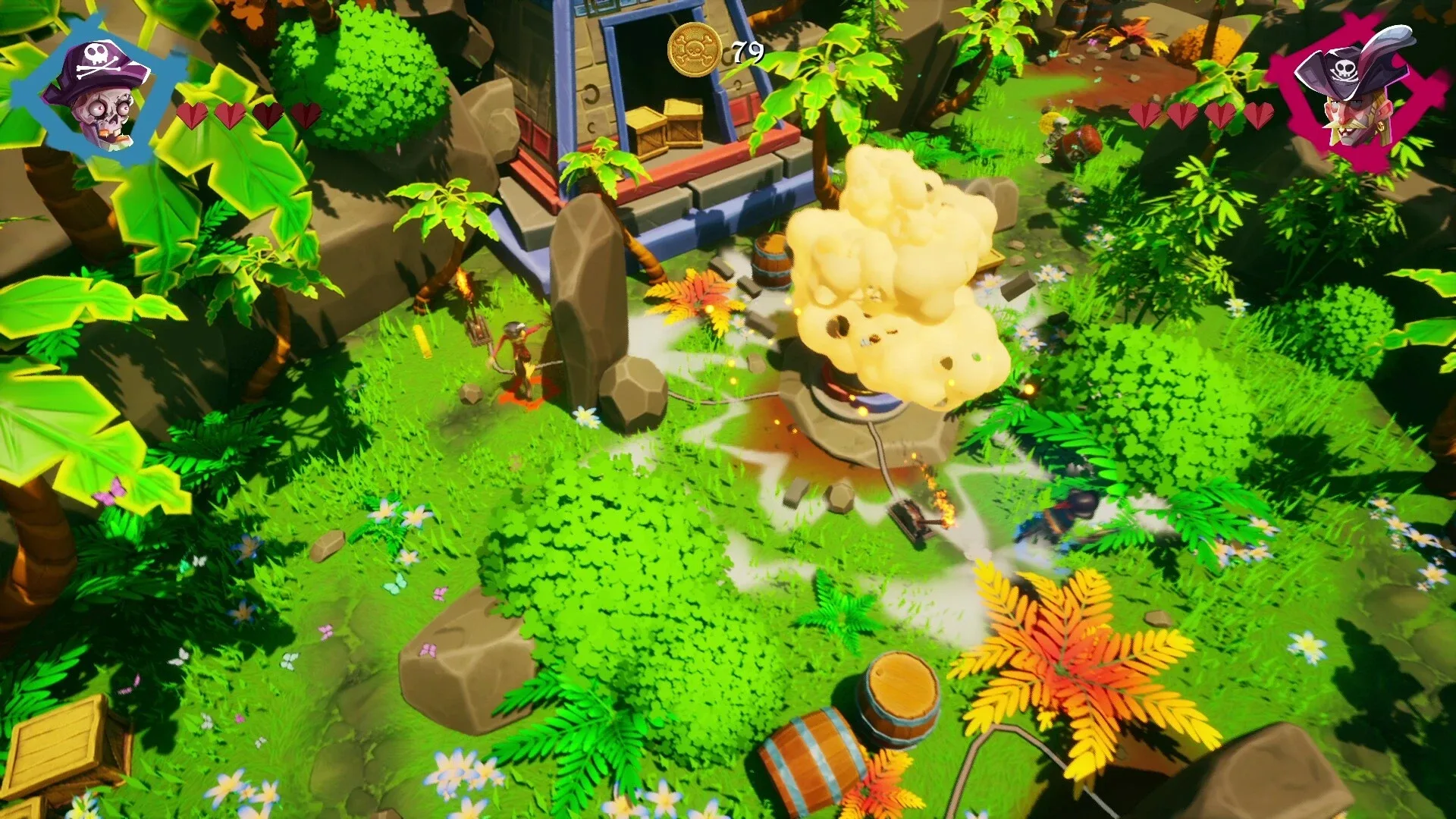Viewport: 1456px width, 819px height.
Task: Toggle the first heart in the left health row
Action: point(193,115)
